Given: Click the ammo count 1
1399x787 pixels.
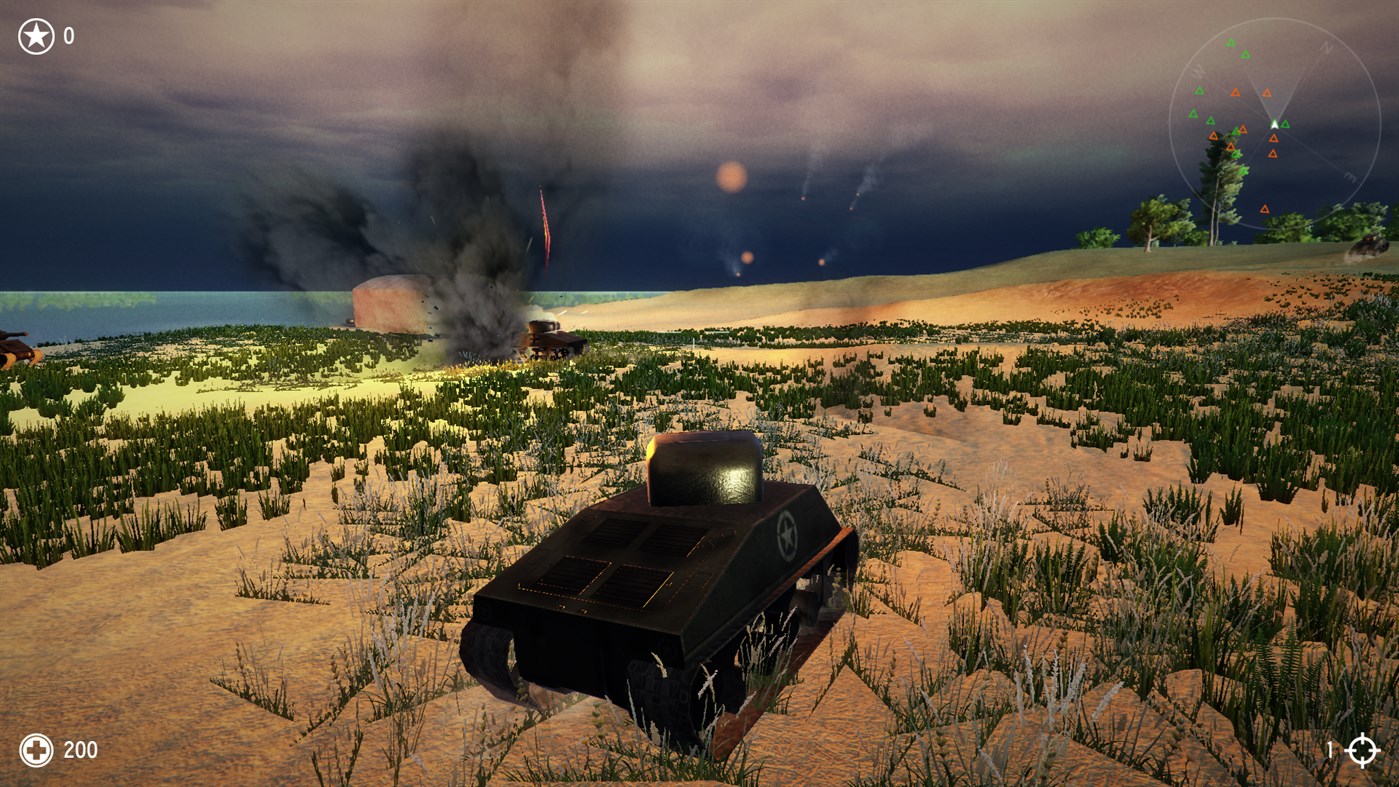Looking at the screenshot, I should coord(1329,748).
